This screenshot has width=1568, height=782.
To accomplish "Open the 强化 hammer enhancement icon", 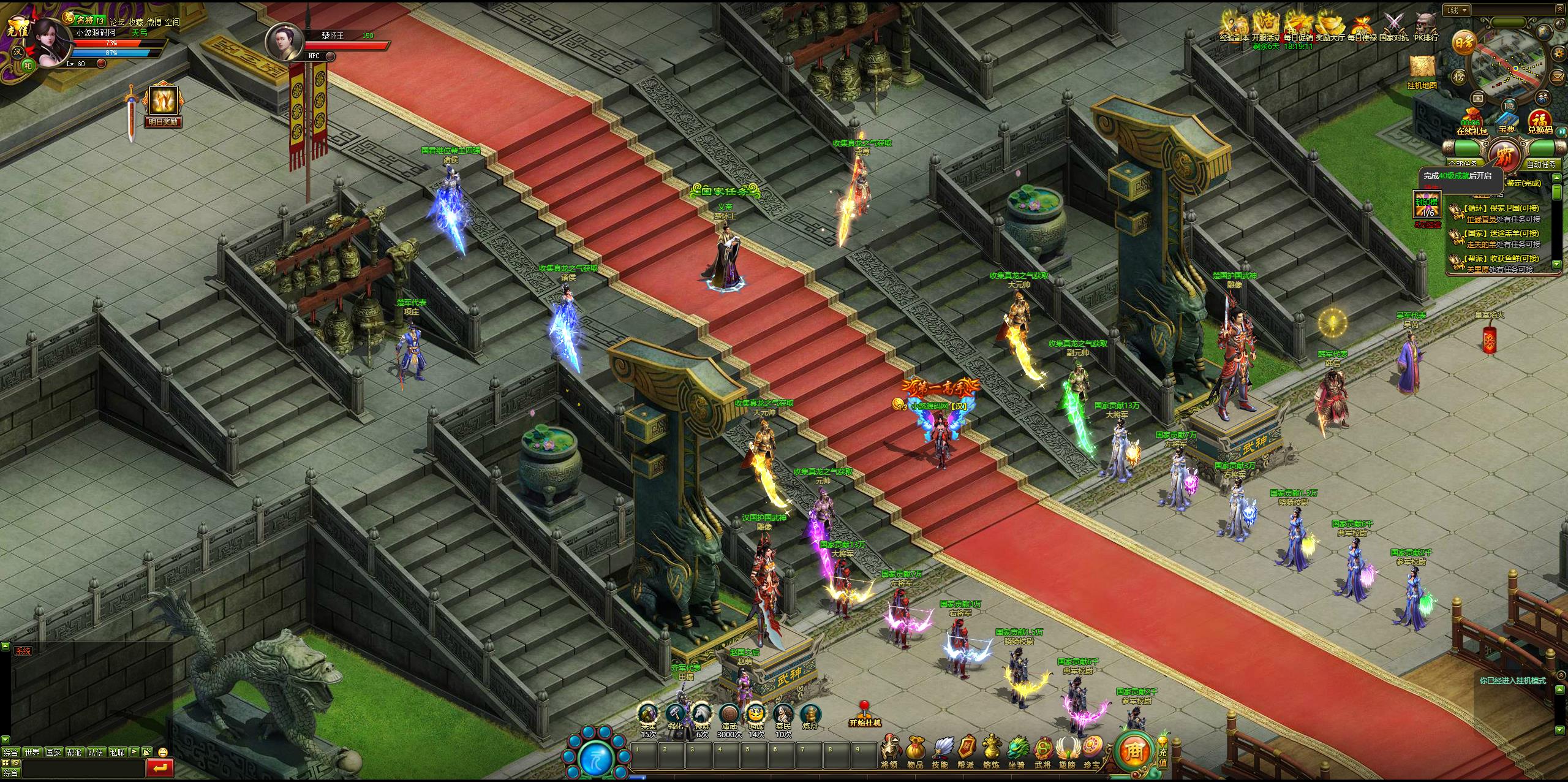I will [675, 716].
